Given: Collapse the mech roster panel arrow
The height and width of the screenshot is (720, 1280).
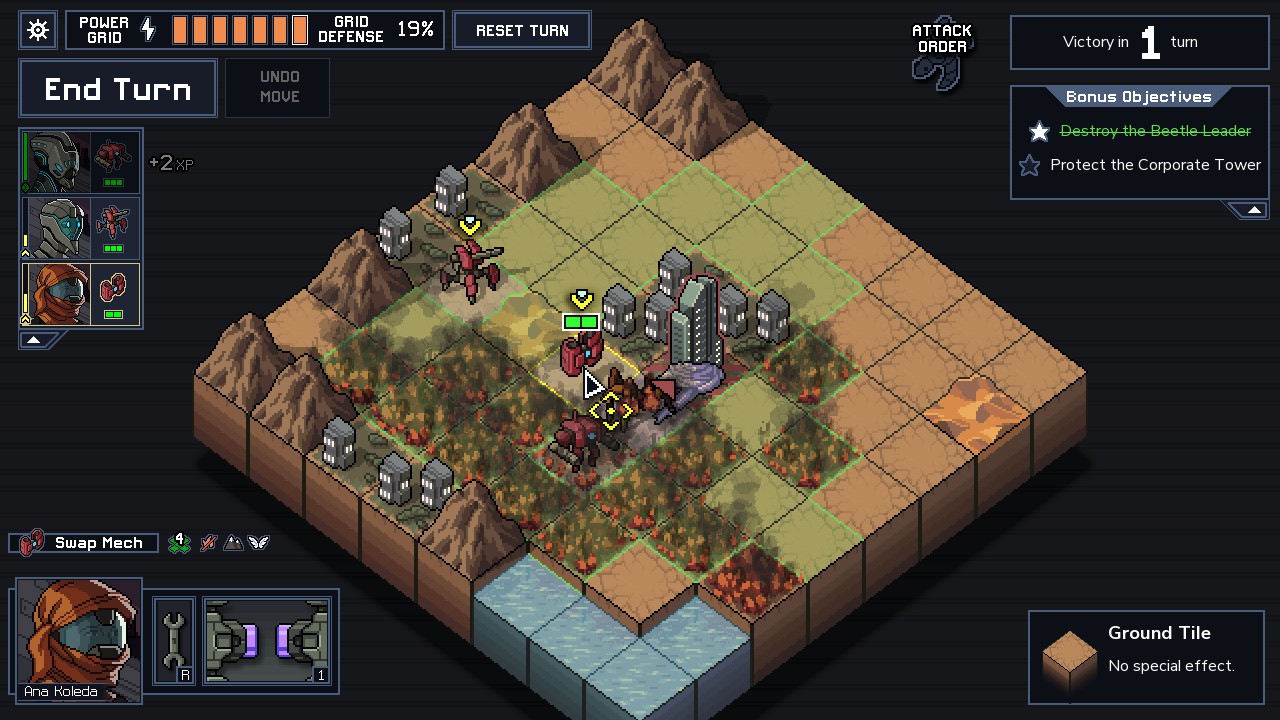Looking at the screenshot, I should coord(33,340).
